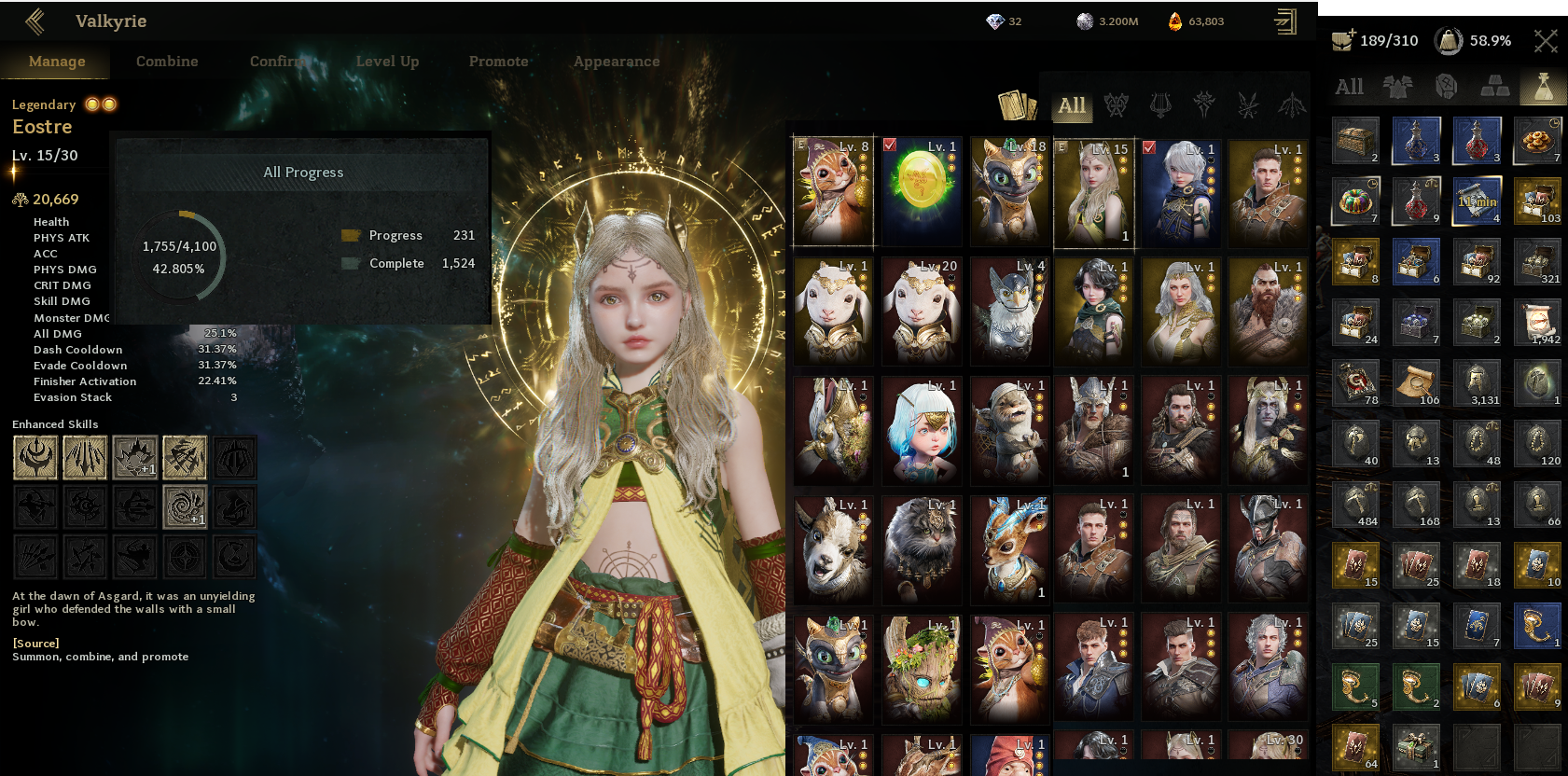
Task: Click the Manage tab
Action: point(57,62)
